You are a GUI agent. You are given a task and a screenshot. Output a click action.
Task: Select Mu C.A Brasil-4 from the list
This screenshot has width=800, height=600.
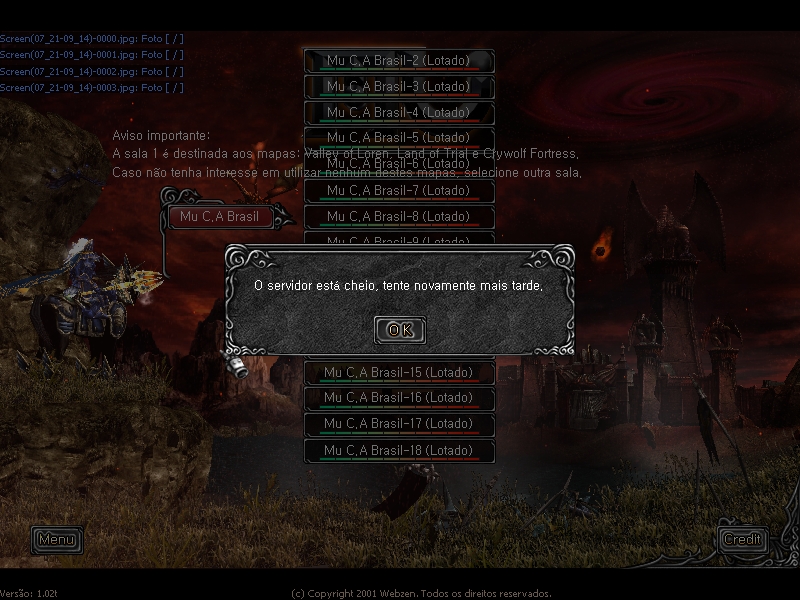pos(399,113)
